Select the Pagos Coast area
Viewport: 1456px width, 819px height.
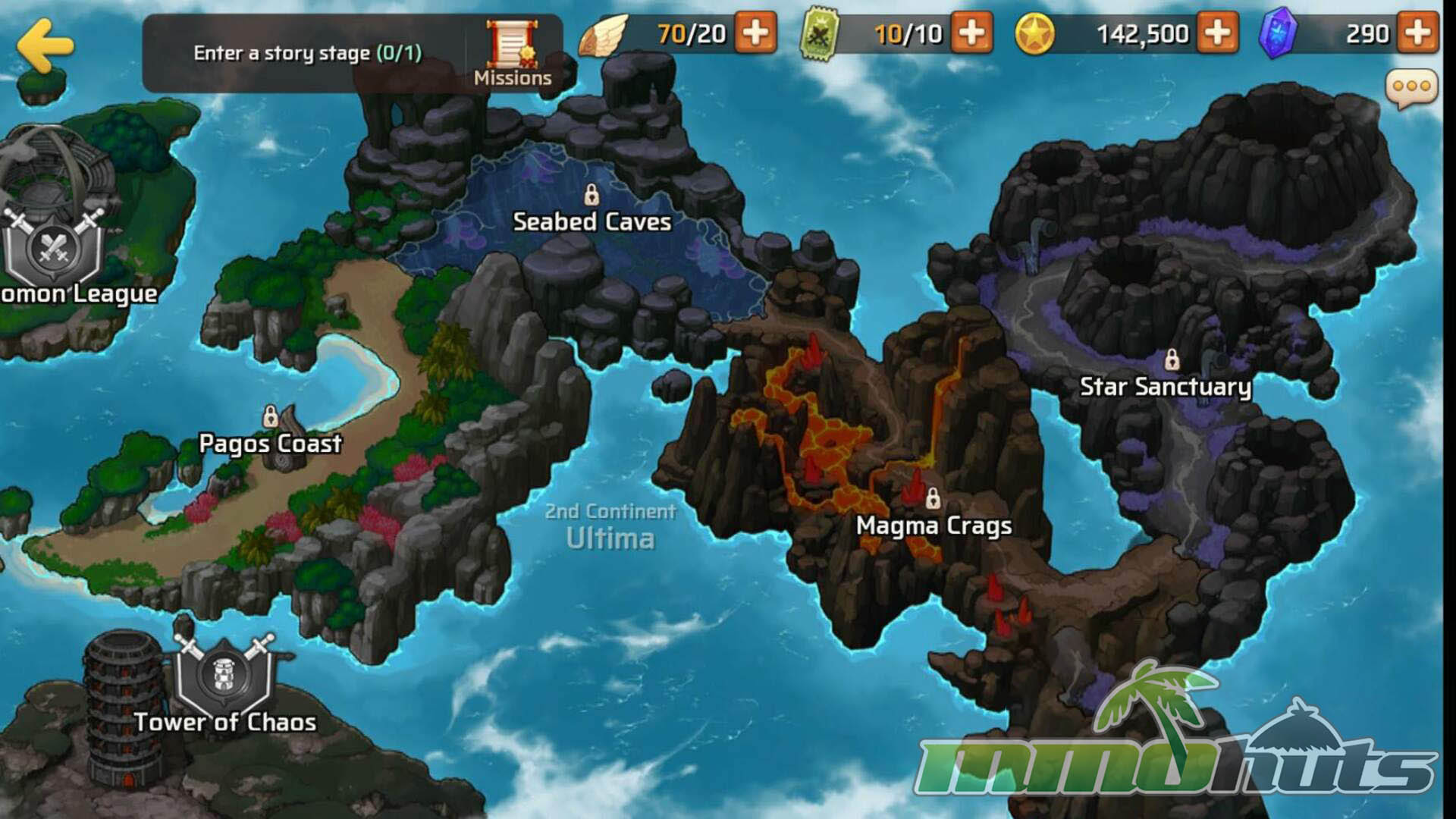(270, 442)
